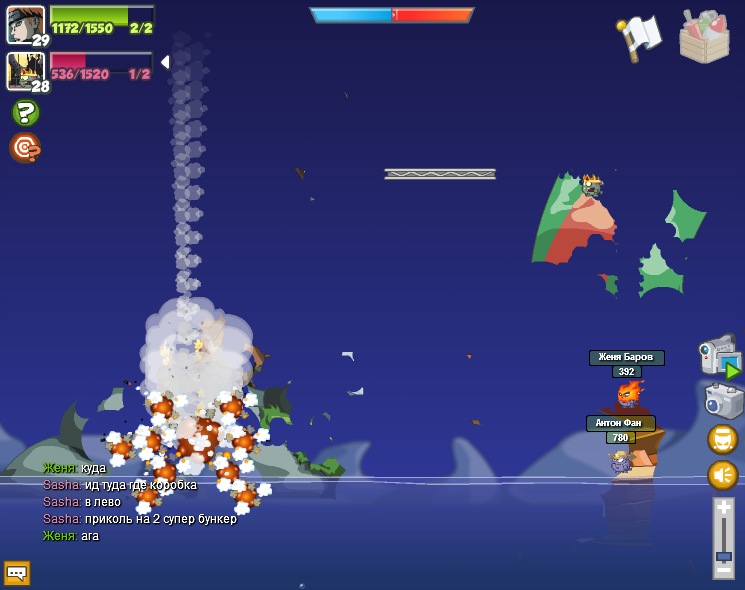The image size is (745, 590).
Task: Select the level 28 player portrait
Action: click(x=23, y=71)
